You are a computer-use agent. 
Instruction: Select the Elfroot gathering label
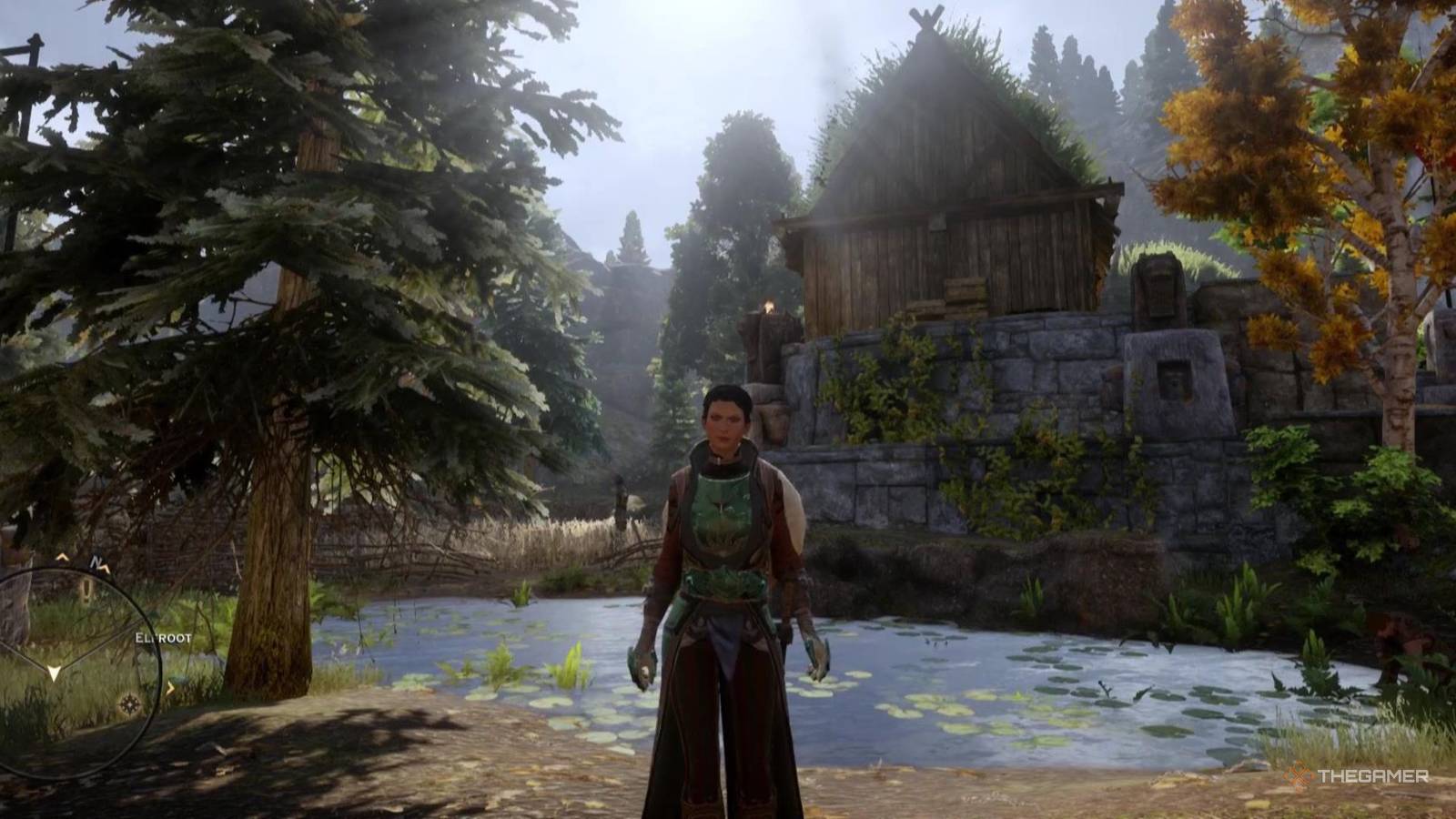pyautogui.click(x=163, y=639)
